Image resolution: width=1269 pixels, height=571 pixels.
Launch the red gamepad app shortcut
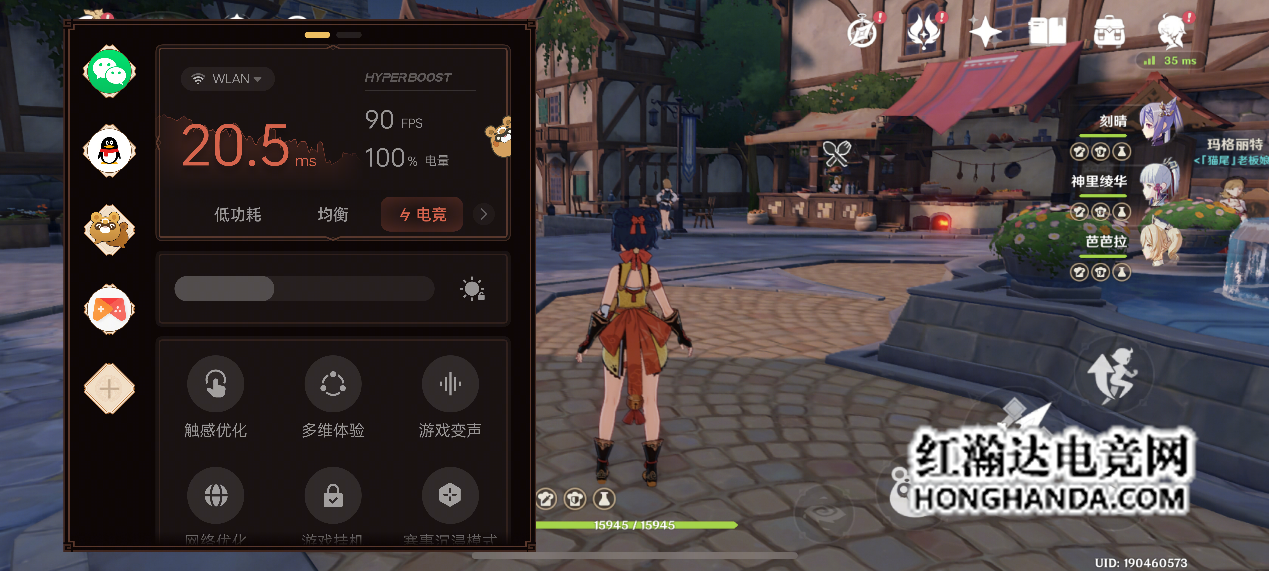[x=109, y=309]
